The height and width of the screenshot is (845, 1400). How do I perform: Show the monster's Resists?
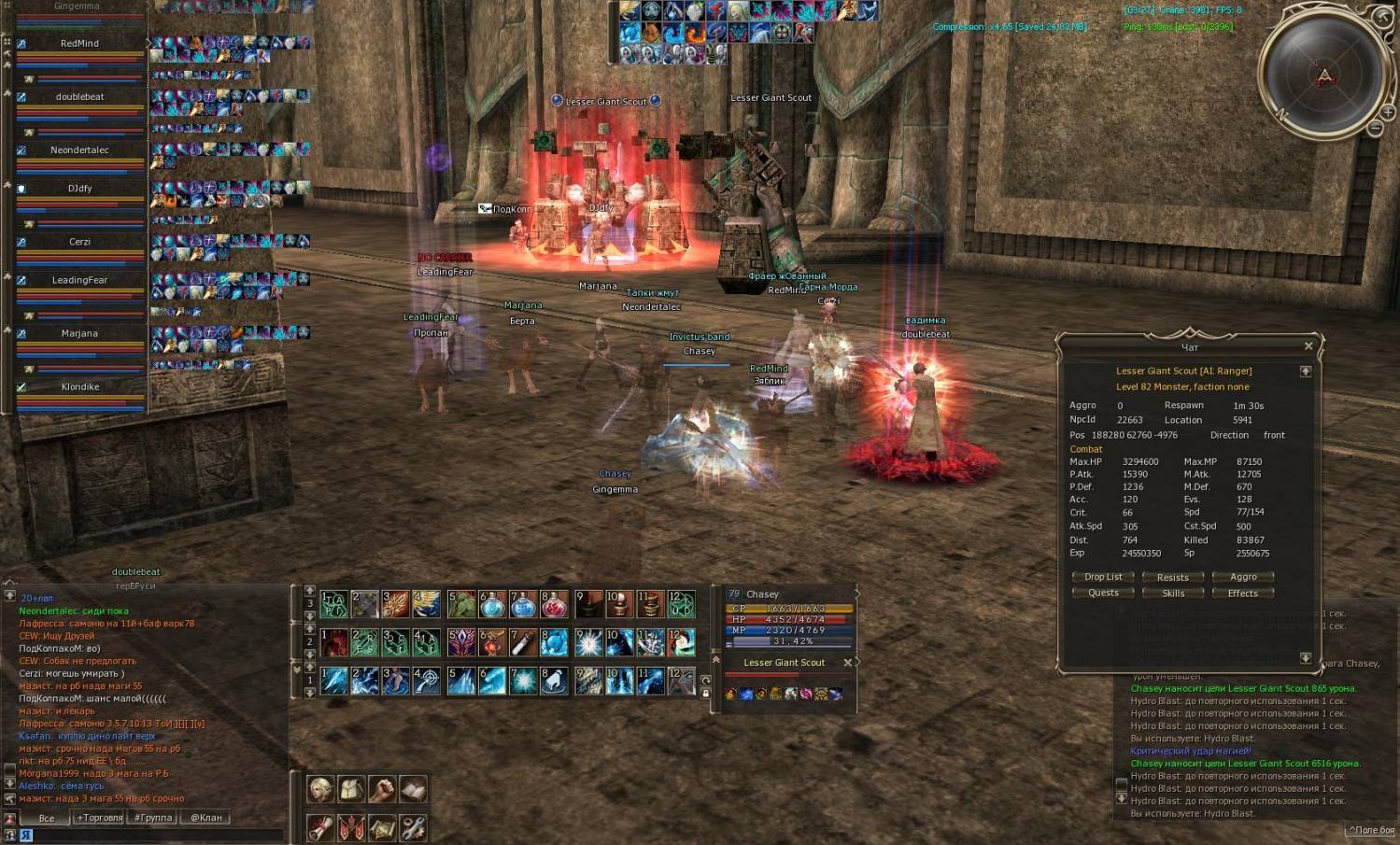(1172, 577)
